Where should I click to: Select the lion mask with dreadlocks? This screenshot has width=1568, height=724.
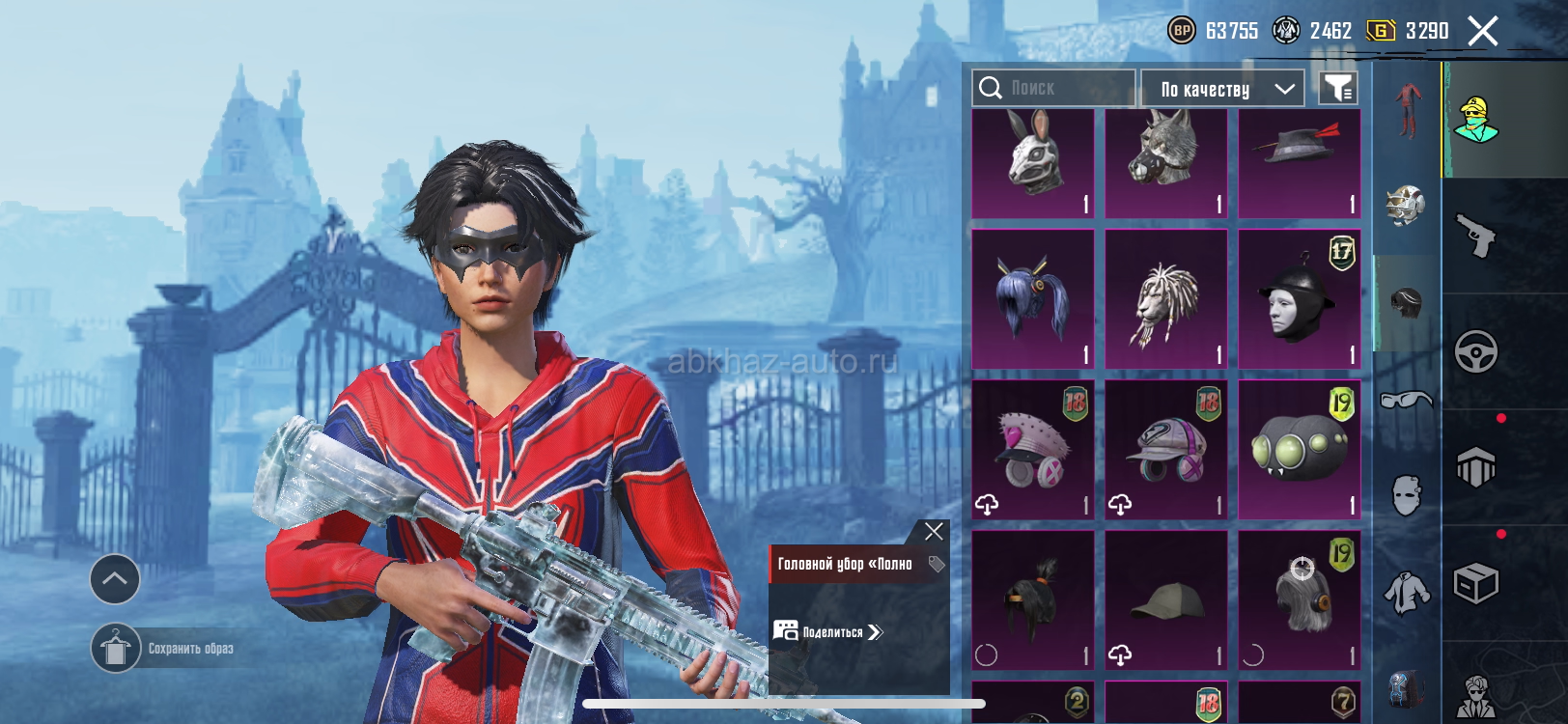tap(1165, 299)
